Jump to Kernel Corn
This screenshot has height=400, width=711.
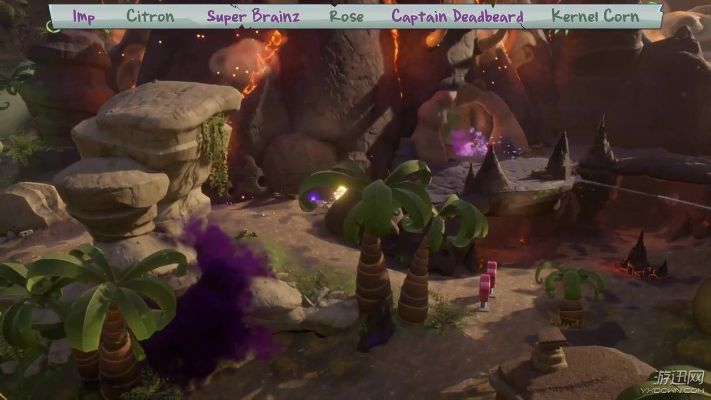click(597, 16)
